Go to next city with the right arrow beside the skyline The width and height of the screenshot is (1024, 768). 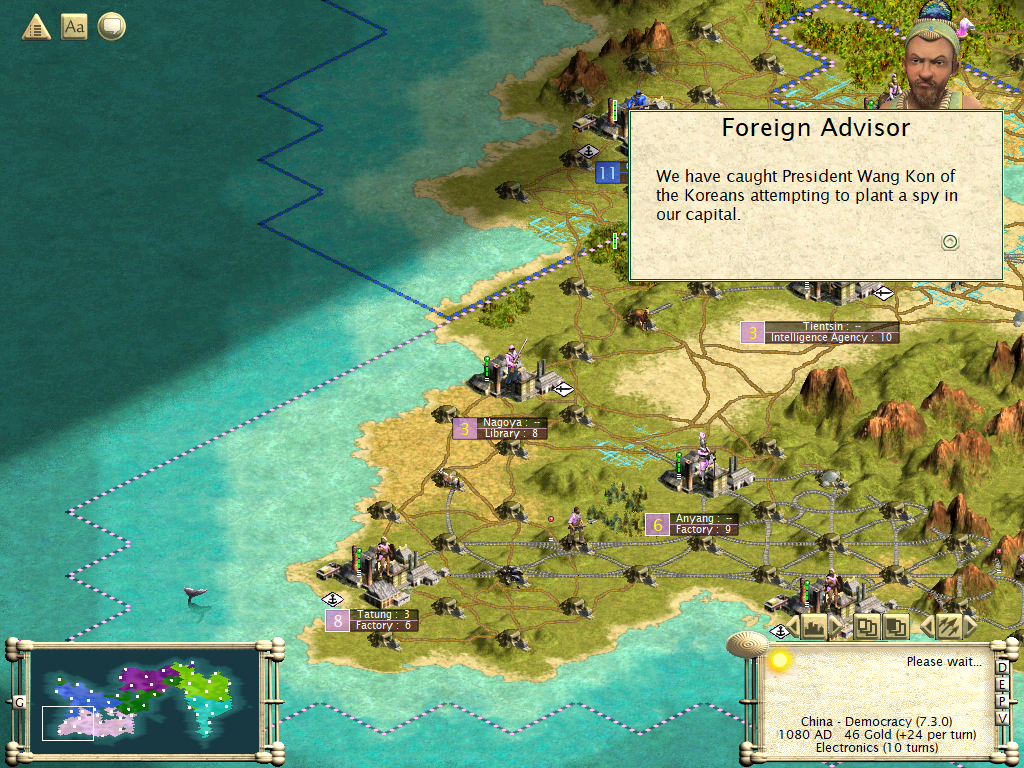coord(836,628)
